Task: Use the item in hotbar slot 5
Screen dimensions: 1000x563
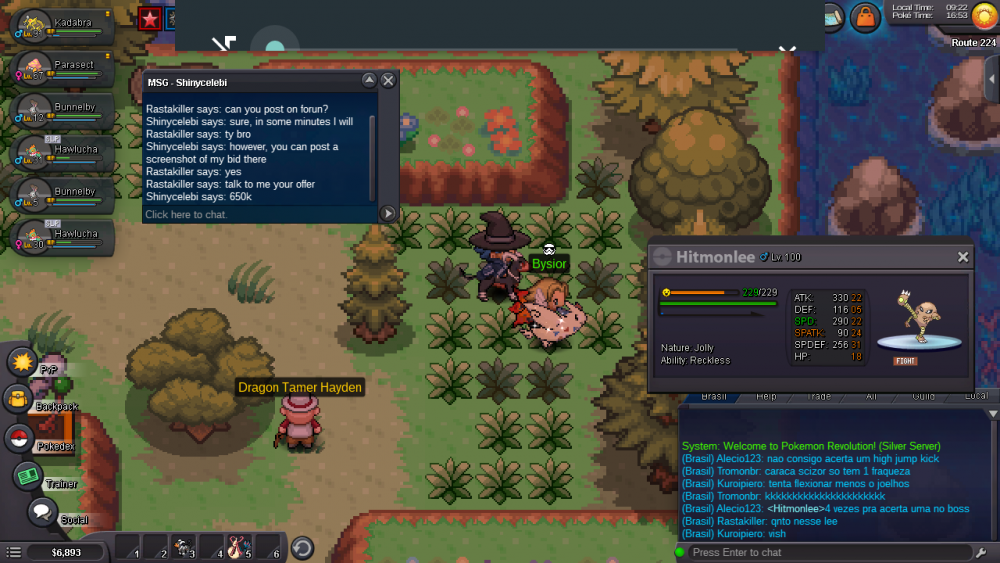Action: click(238, 547)
